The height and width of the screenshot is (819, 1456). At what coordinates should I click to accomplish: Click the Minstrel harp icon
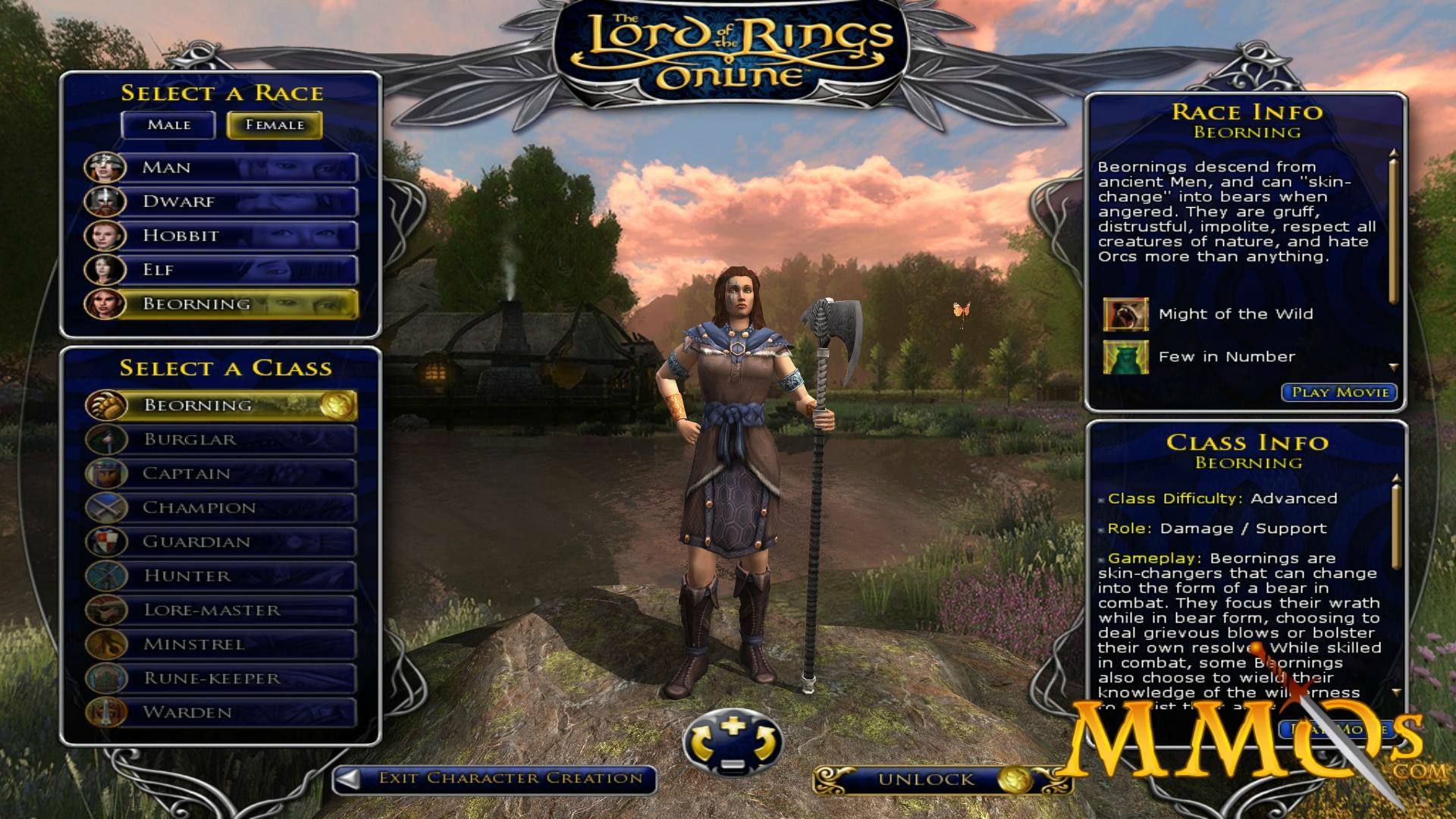[x=108, y=644]
